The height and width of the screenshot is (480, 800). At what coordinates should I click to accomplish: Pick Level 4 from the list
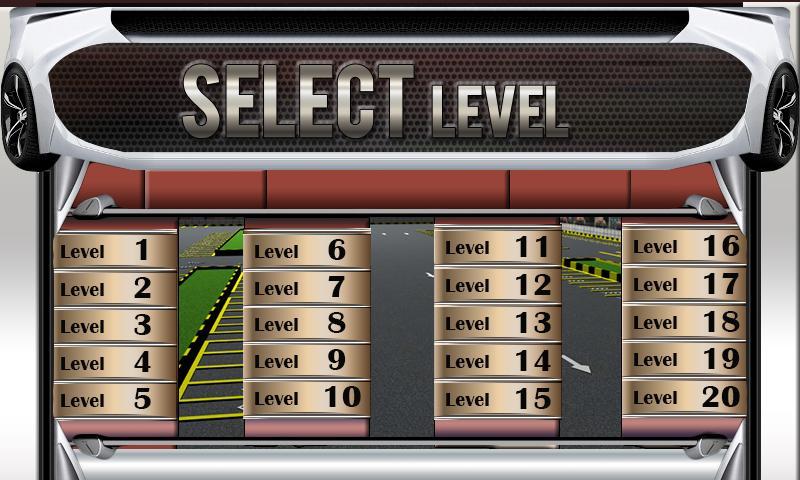point(114,362)
